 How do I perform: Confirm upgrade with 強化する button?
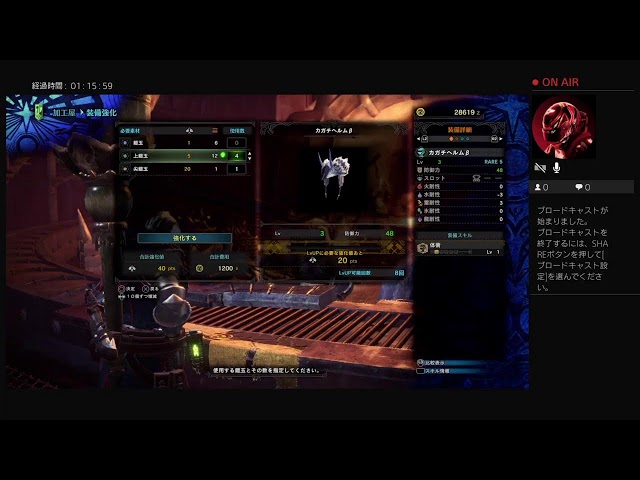184,238
